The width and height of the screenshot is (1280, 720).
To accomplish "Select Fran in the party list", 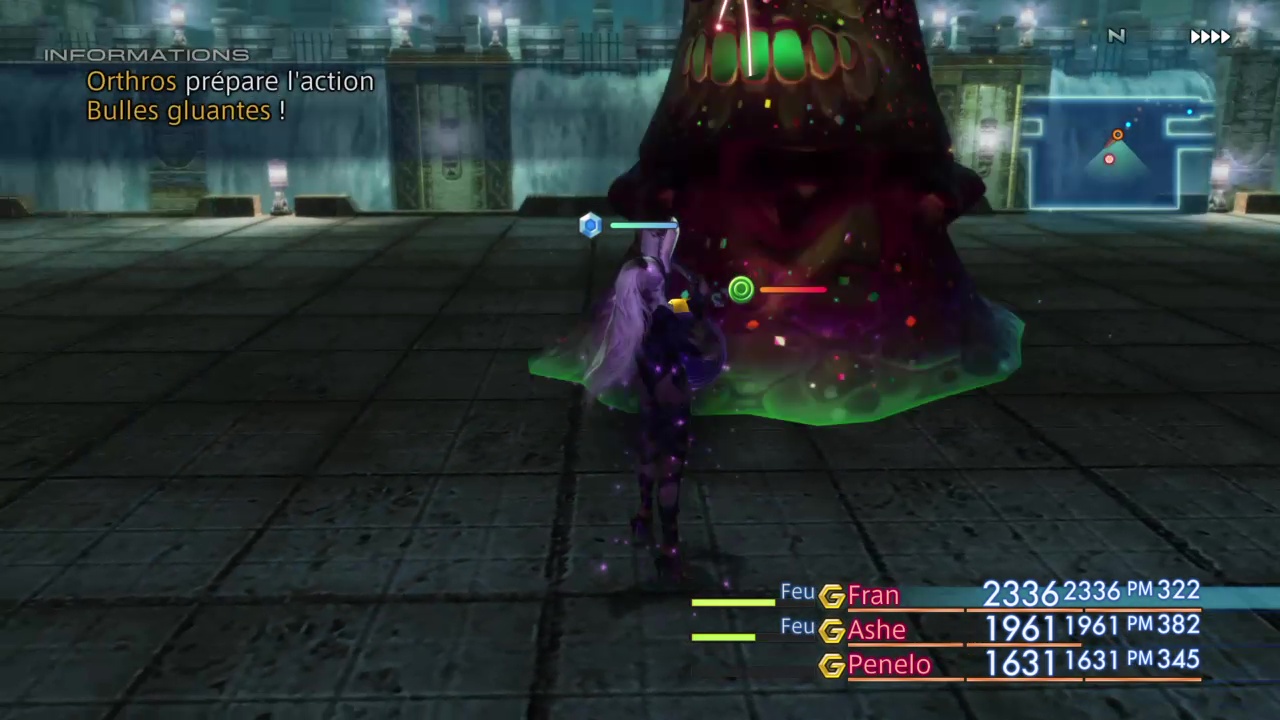I will [x=873, y=596].
